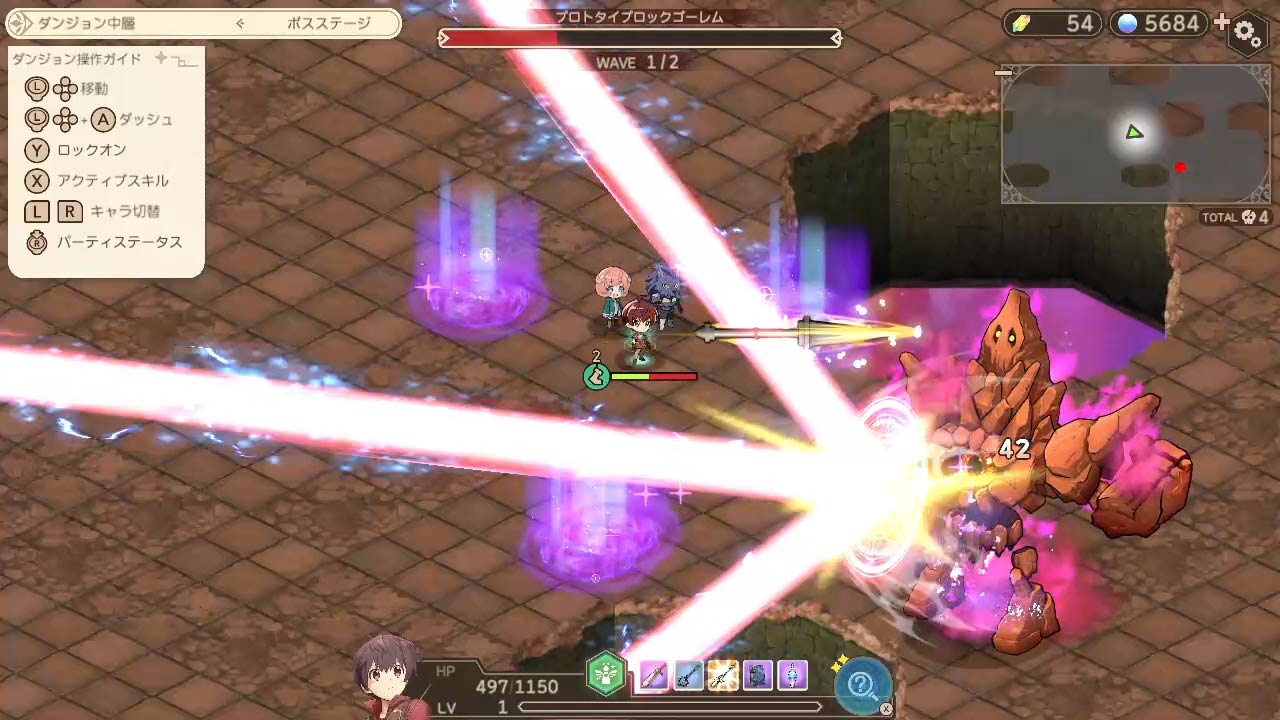The height and width of the screenshot is (720, 1280).
Task: Click the dungeon minimap
Action: pos(1135,135)
